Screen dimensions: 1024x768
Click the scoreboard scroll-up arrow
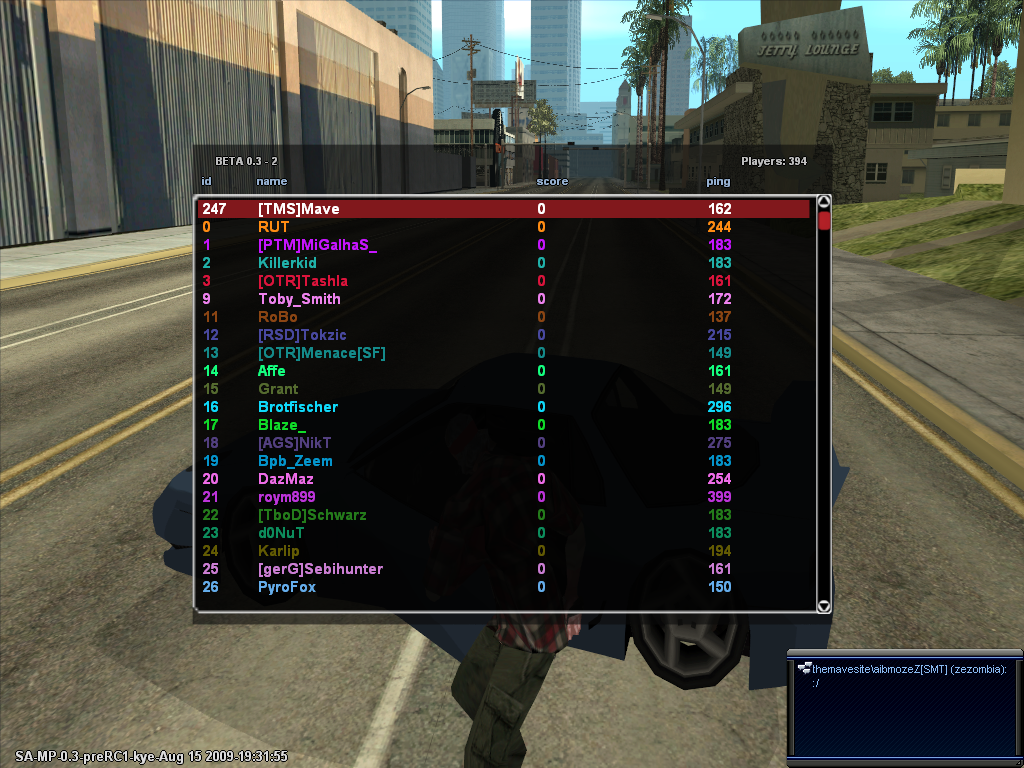pos(824,202)
